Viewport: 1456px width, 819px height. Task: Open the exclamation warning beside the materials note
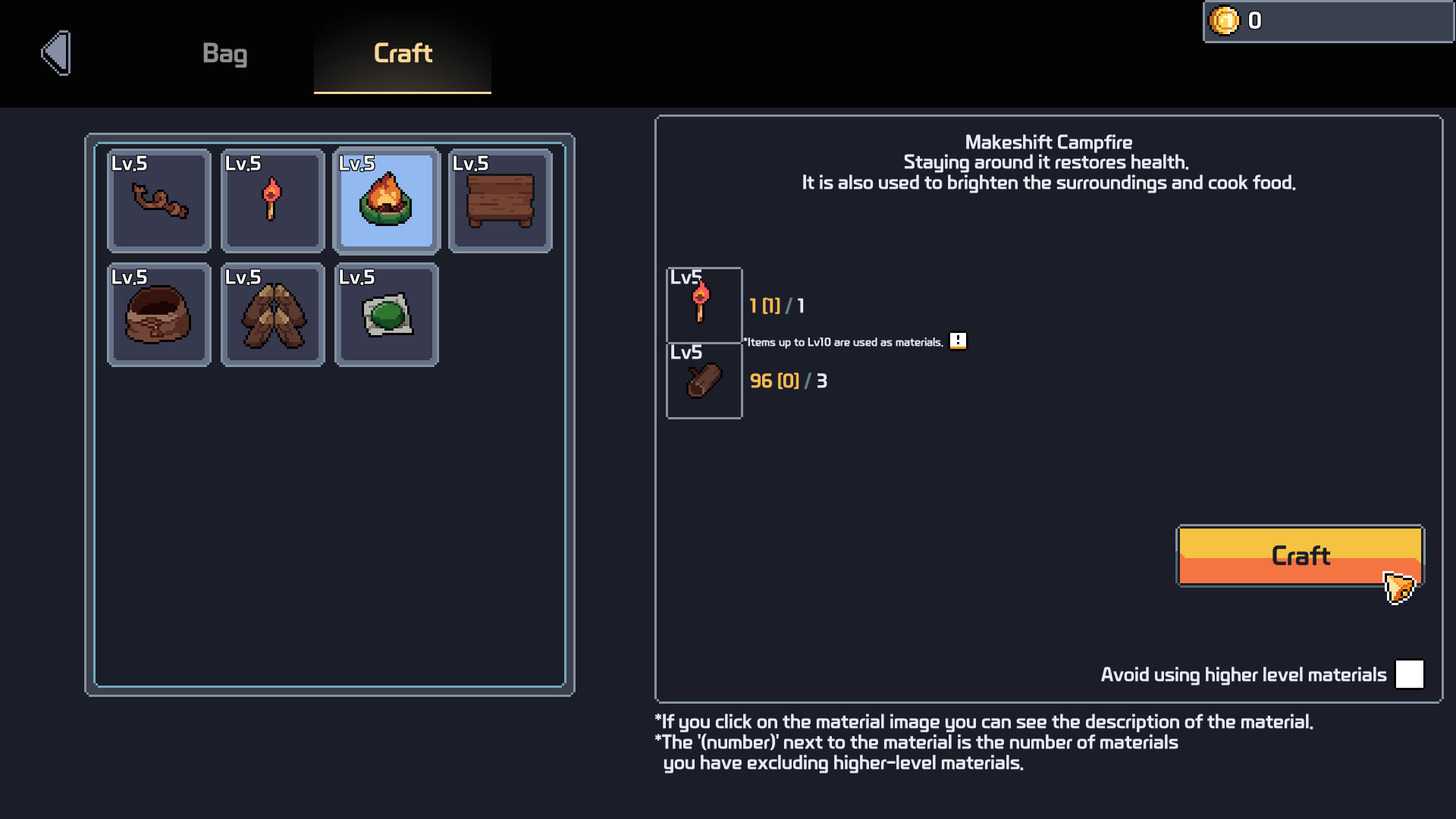[958, 341]
